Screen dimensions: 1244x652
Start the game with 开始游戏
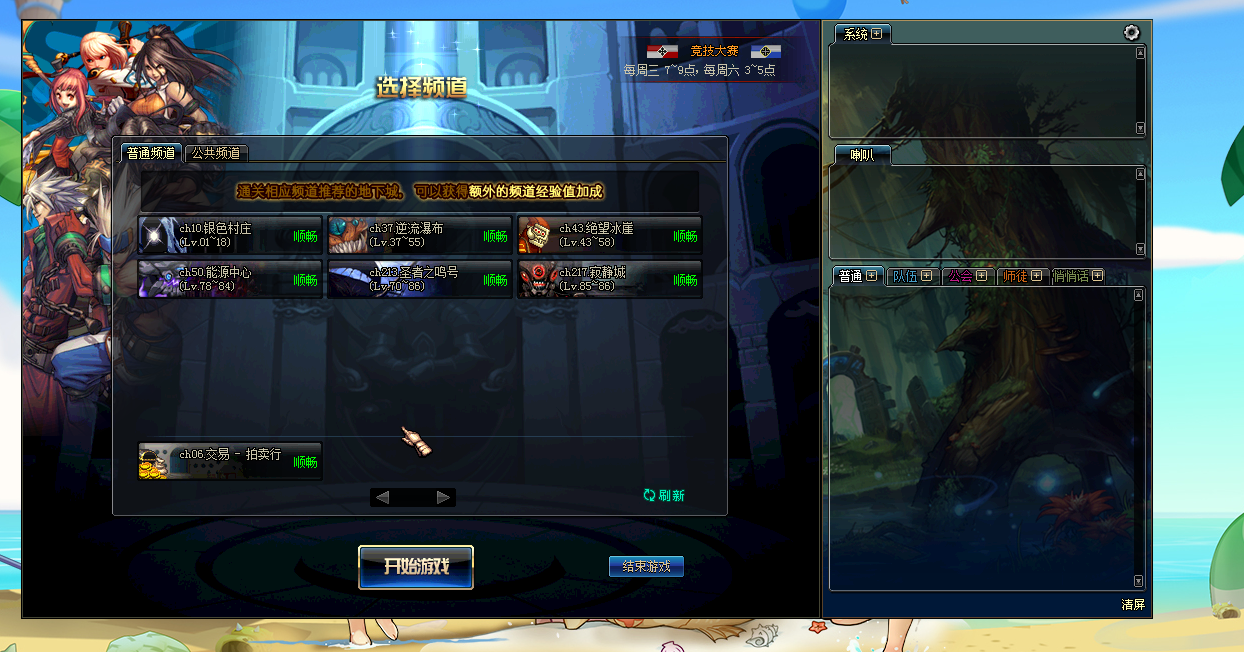pos(415,566)
